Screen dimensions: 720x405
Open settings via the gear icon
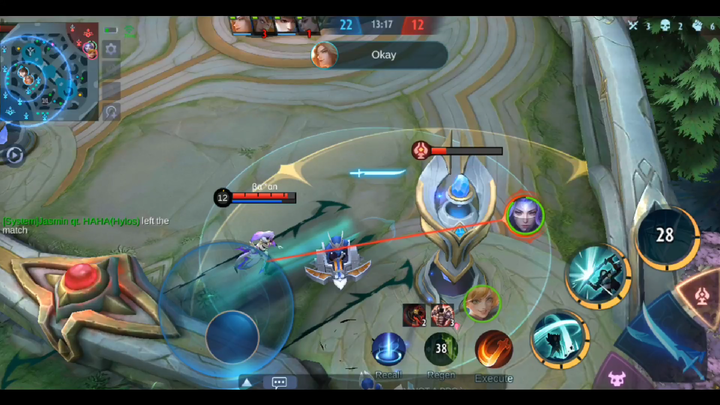[x=110, y=48]
